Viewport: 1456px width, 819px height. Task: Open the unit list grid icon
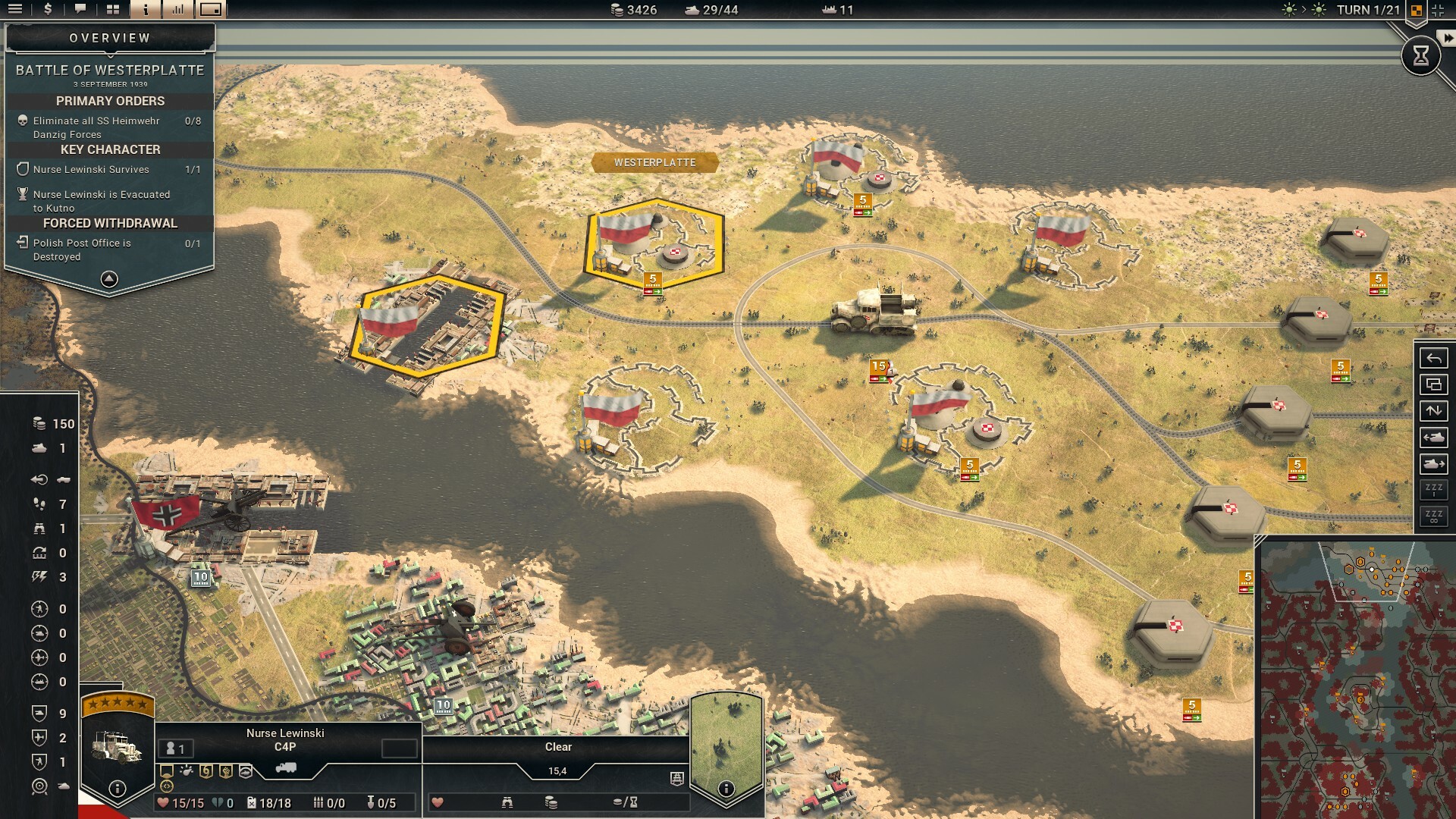(x=112, y=11)
